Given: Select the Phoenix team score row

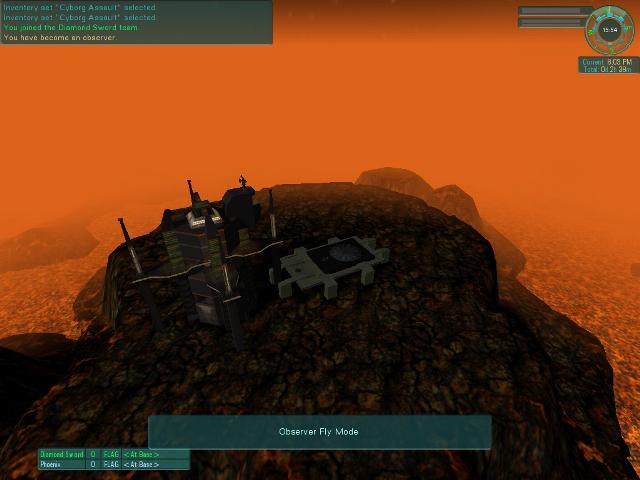Looking at the screenshot, I should pos(113,465).
